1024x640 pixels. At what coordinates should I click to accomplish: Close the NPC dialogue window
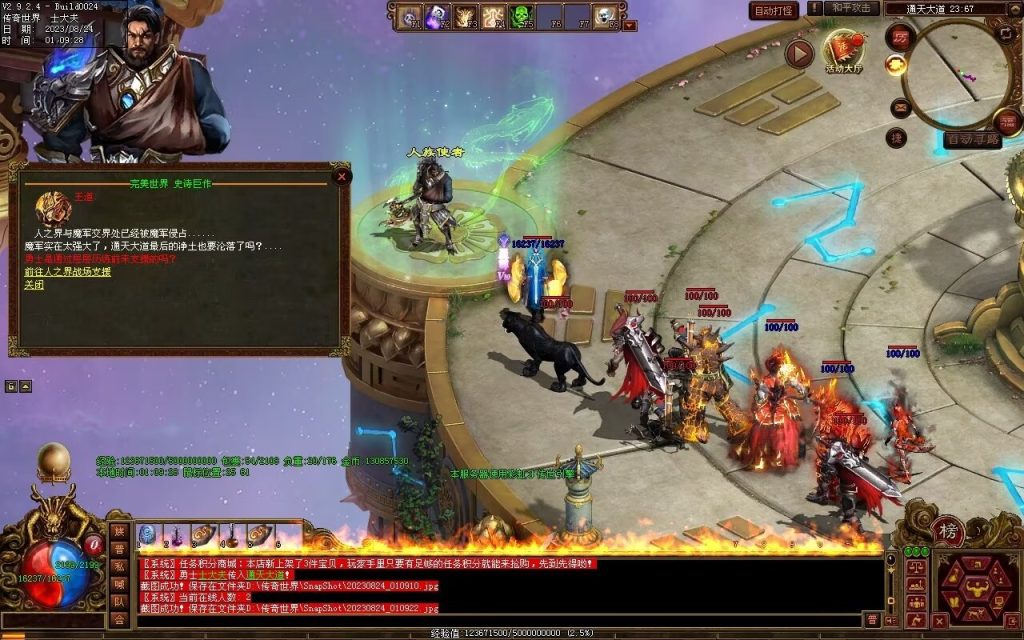(x=342, y=177)
